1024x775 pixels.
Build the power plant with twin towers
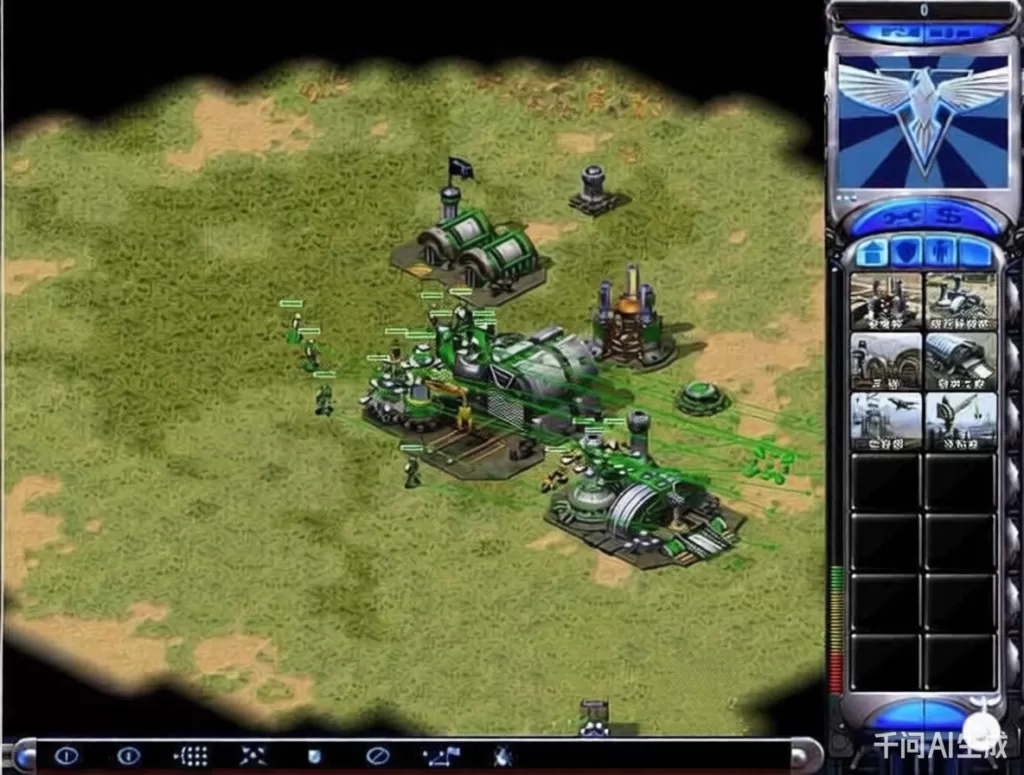[886, 301]
